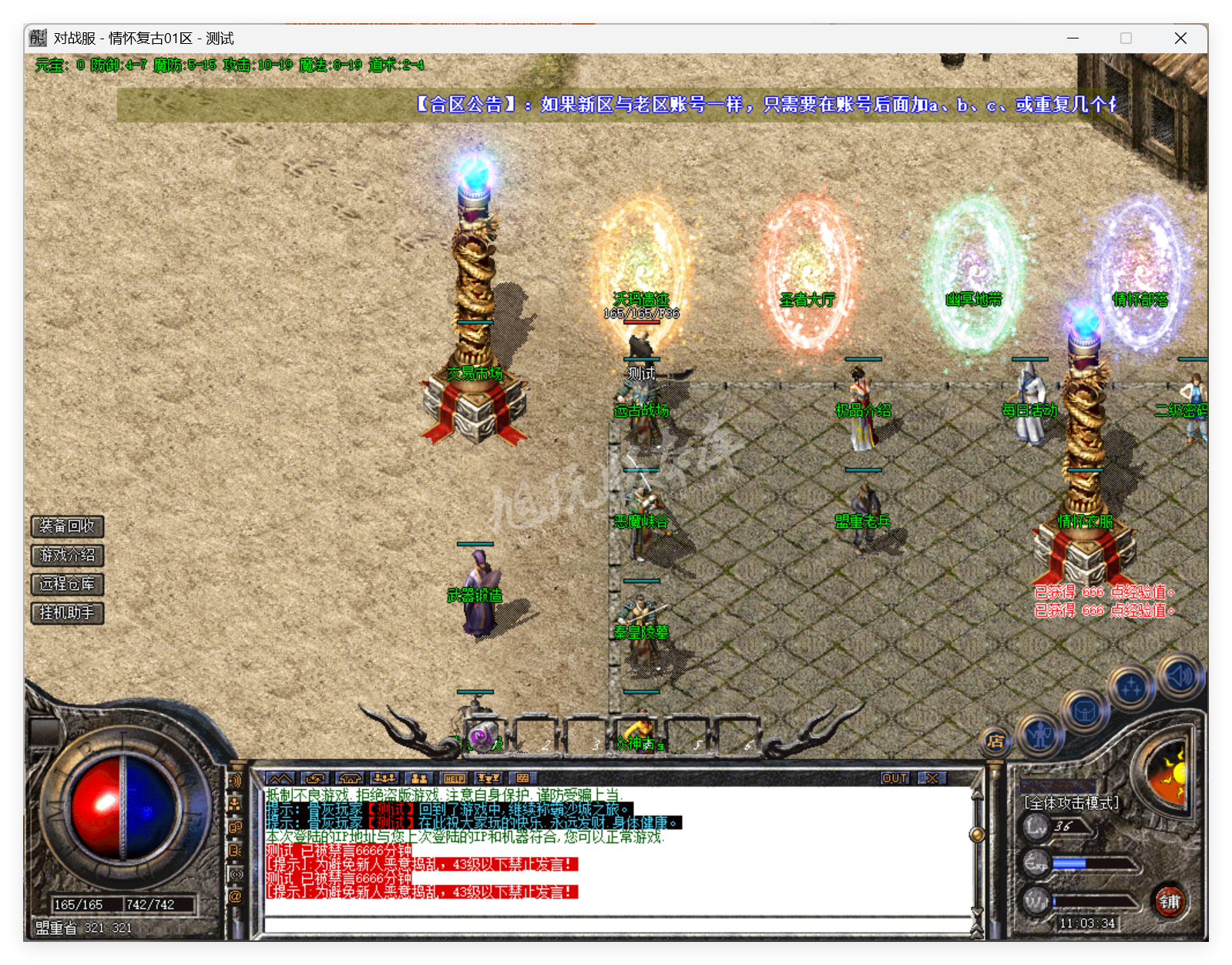The height and width of the screenshot is (965, 1232).
Task: Click the @ icon beside chat window
Action: [236, 893]
